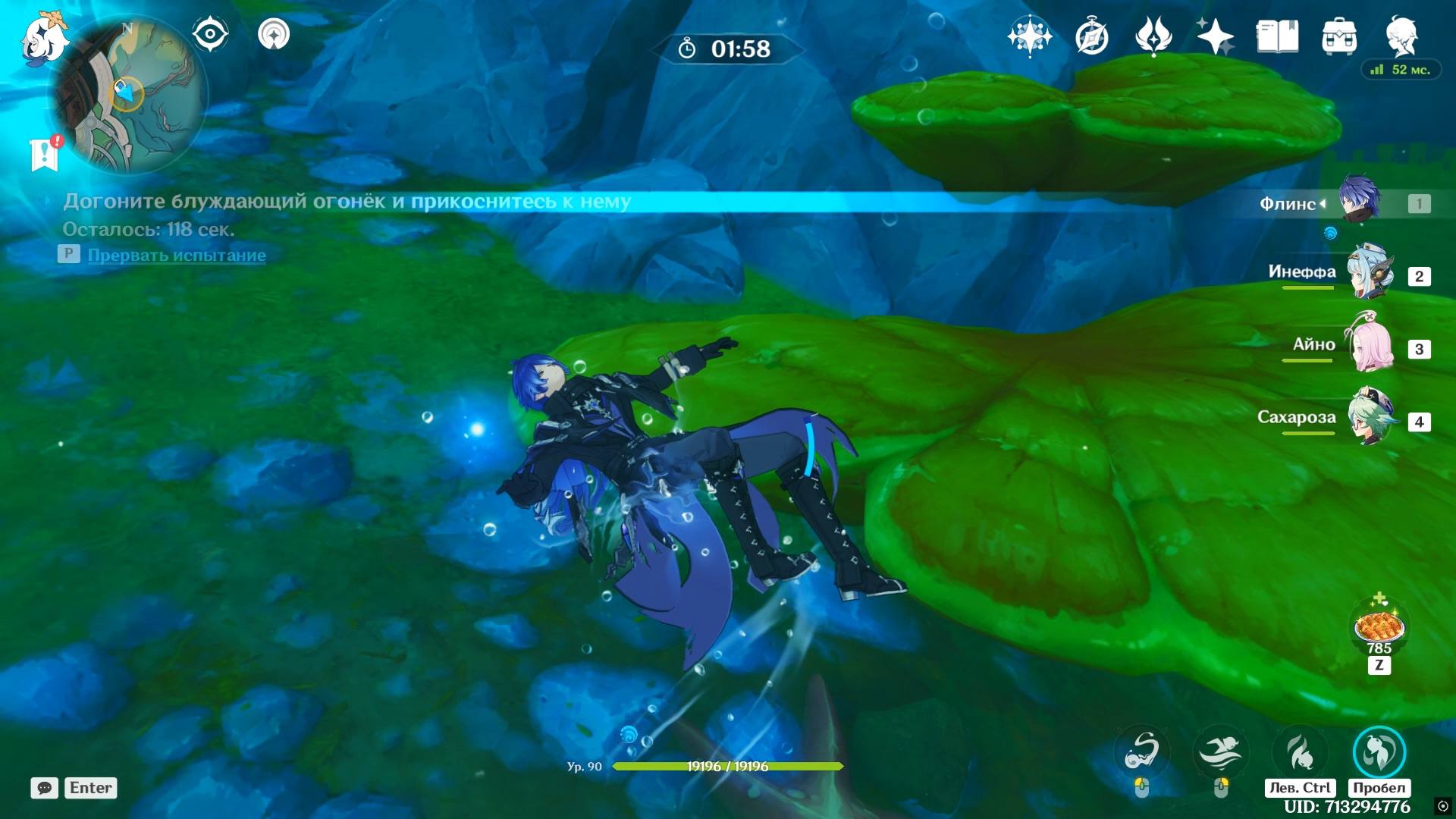Open the chat speech bubble
1456x819 pixels.
tap(44, 788)
